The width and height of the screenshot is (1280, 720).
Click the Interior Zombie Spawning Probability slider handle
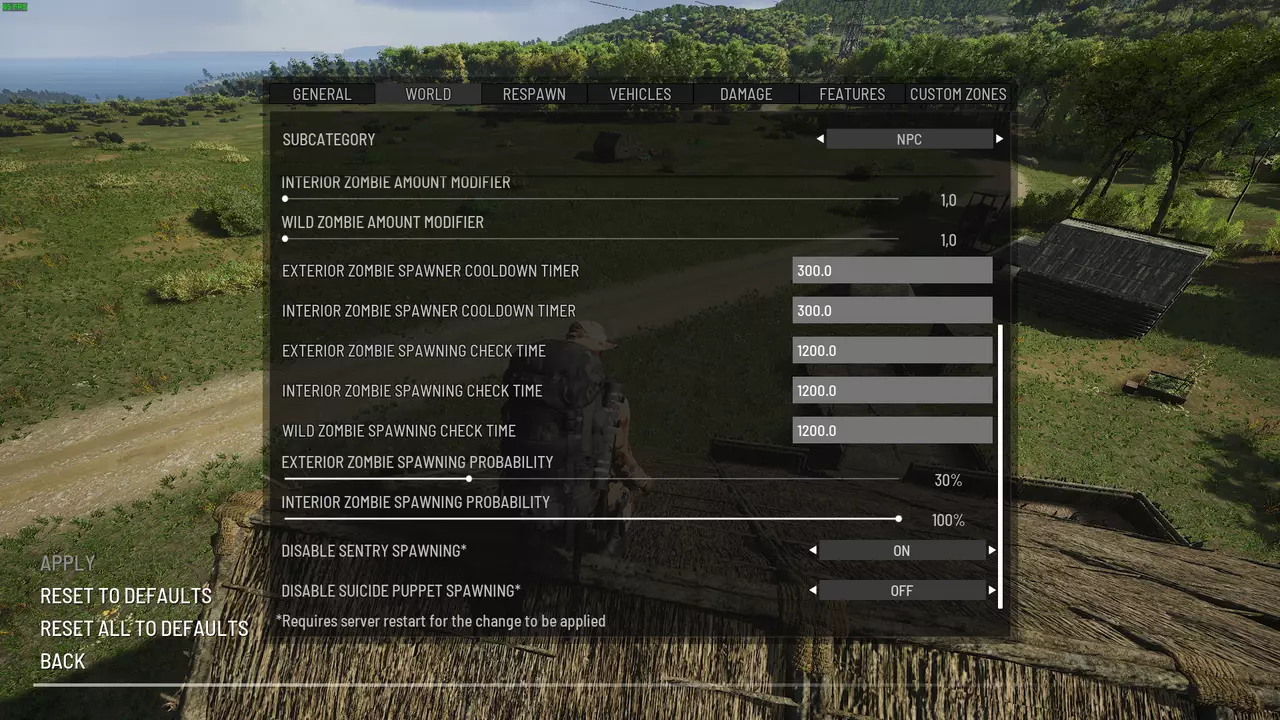point(899,519)
